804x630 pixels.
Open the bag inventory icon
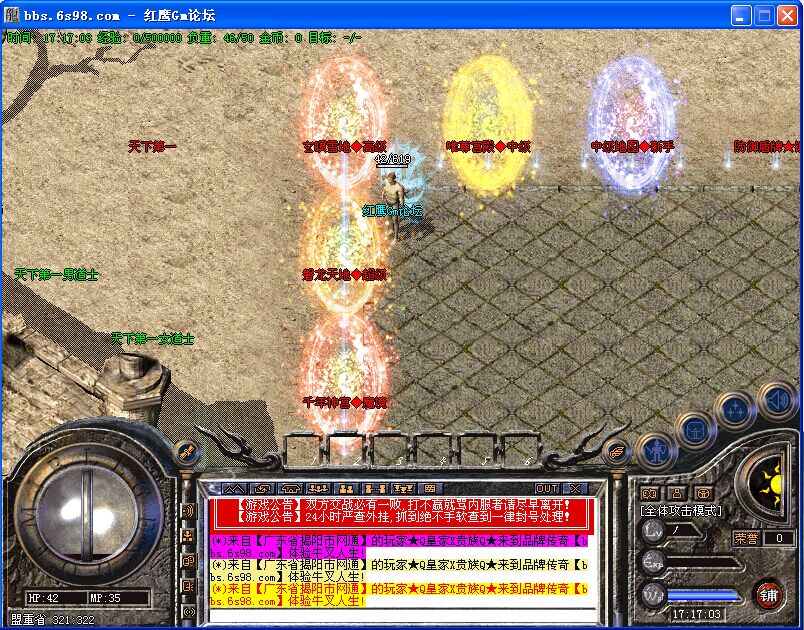pyautogui.click(x=696, y=431)
